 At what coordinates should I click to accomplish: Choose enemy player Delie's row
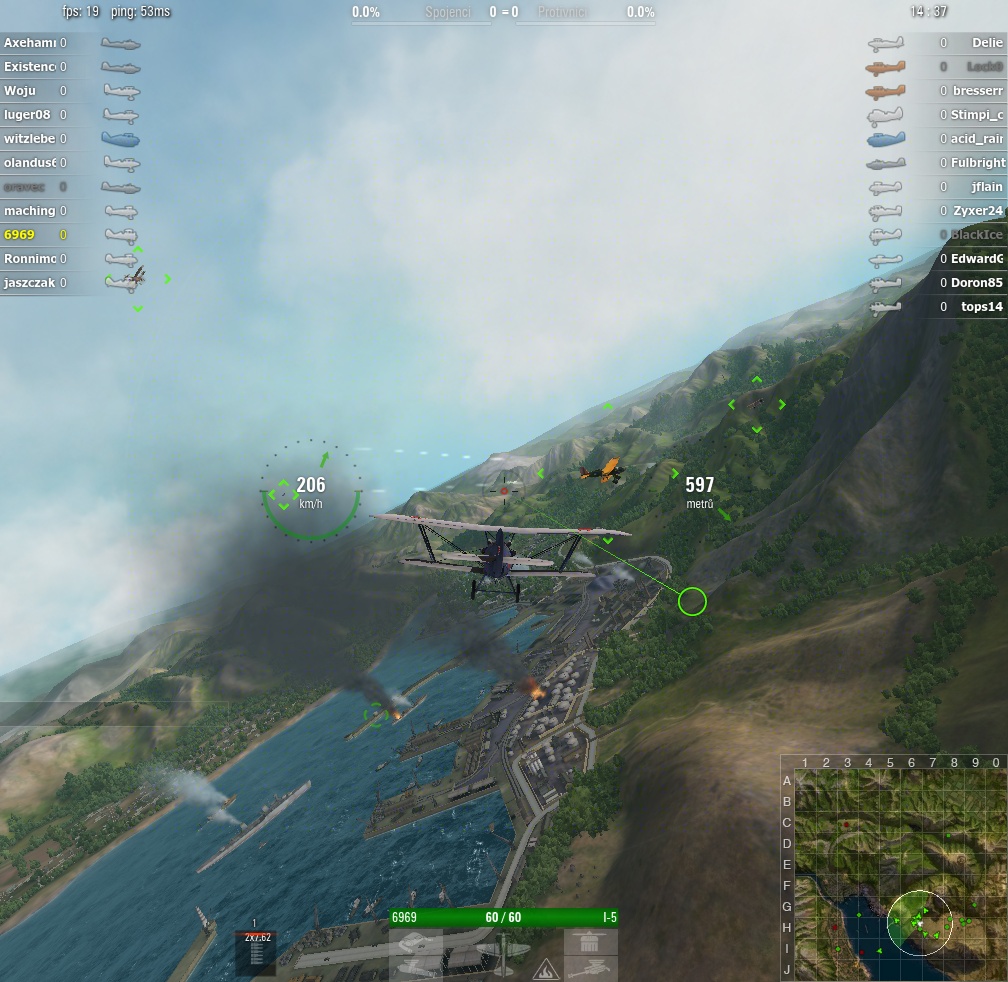986,43
